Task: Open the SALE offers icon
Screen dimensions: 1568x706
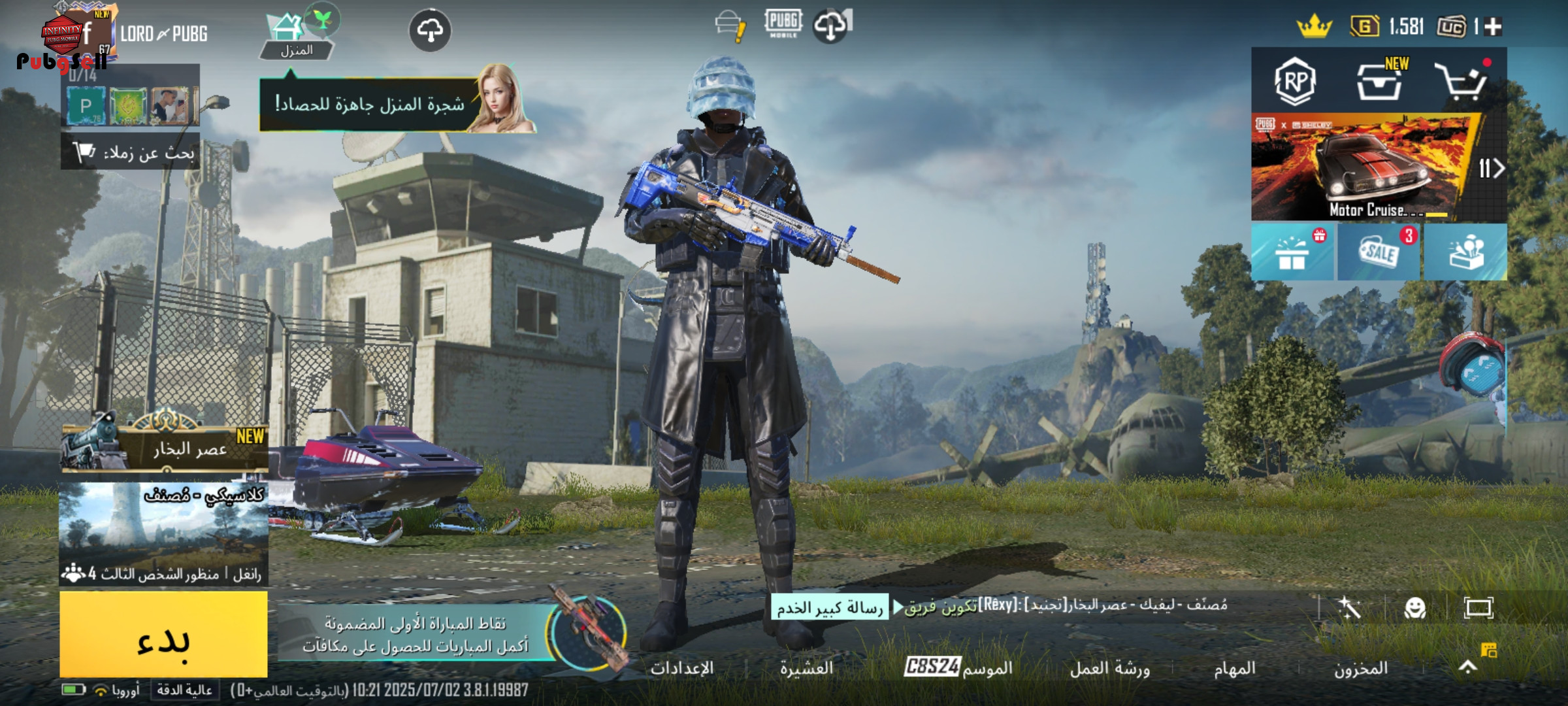Action: click(1379, 253)
